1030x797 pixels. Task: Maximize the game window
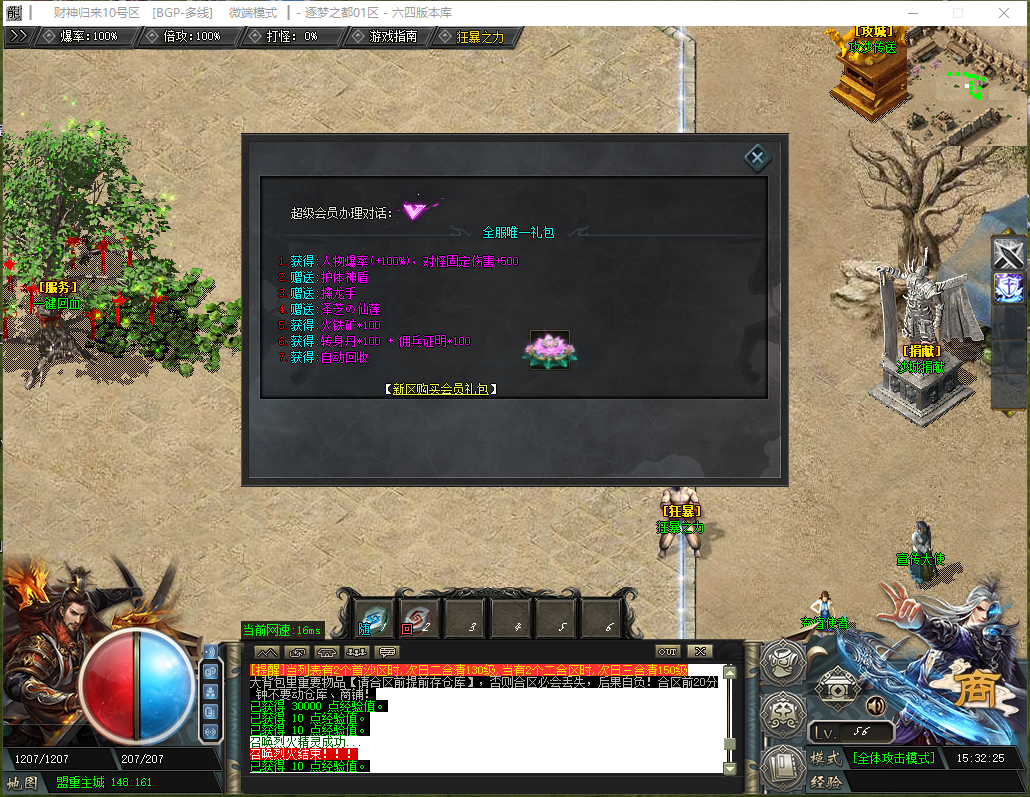coord(957,13)
